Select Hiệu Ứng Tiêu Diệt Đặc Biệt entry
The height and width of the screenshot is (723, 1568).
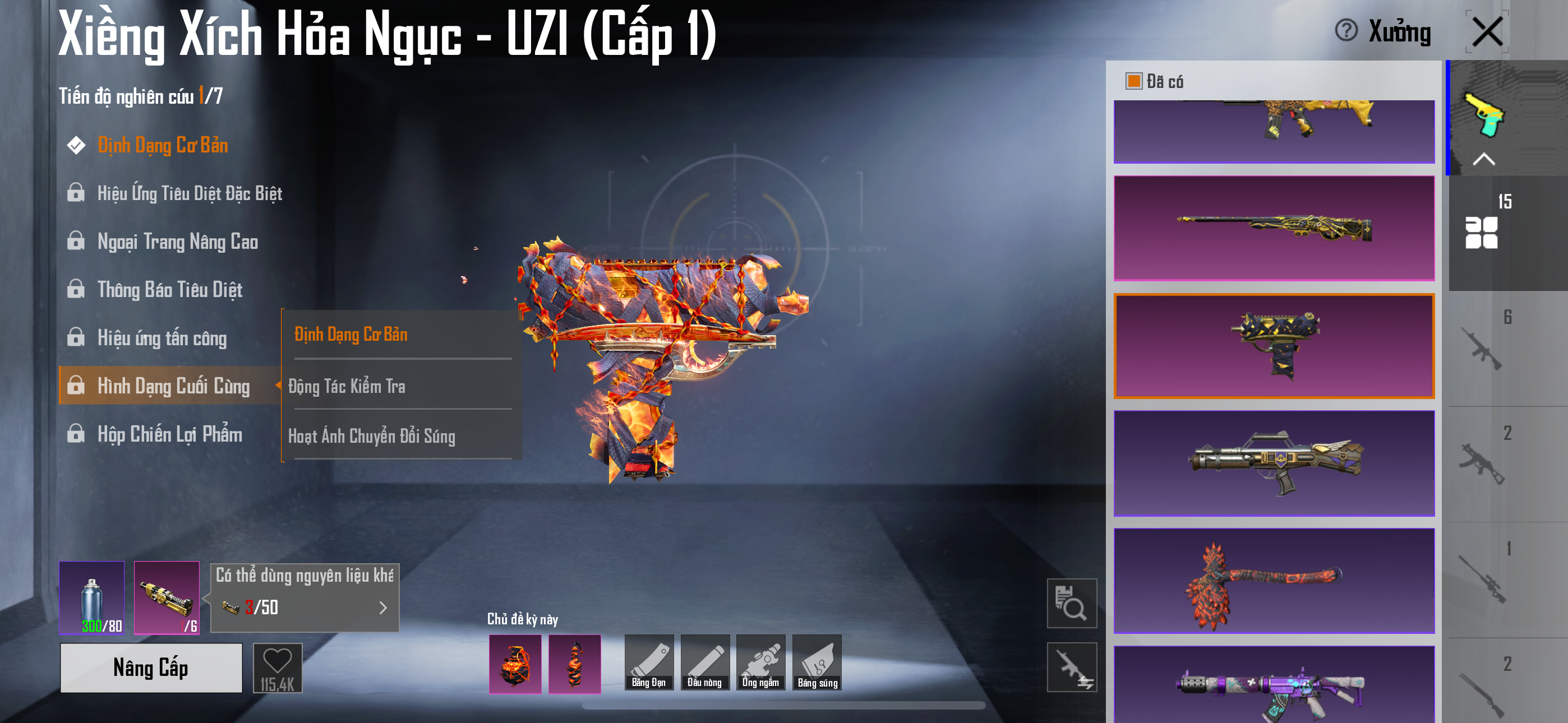coord(190,193)
